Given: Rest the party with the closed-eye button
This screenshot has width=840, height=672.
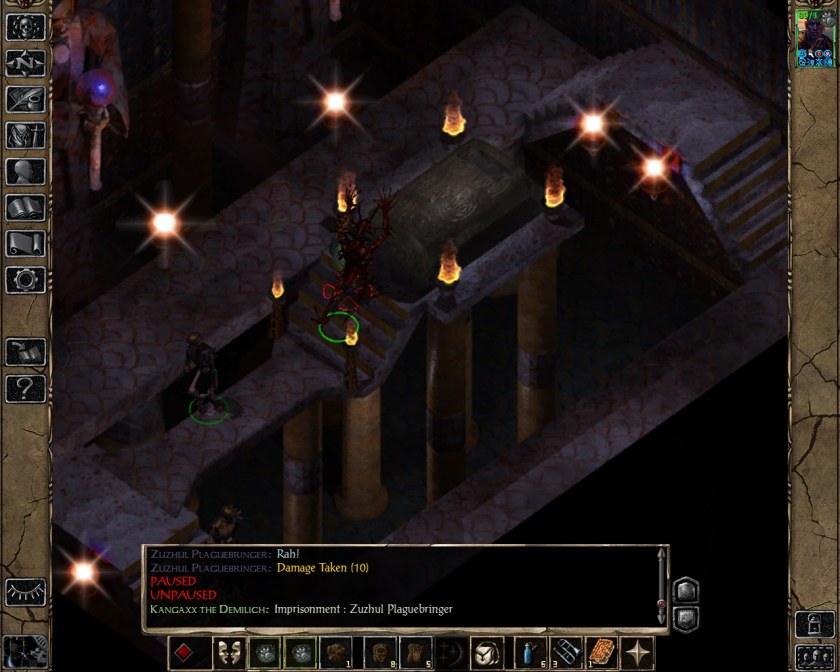Looking at the screenshot, I should [26, 592].
